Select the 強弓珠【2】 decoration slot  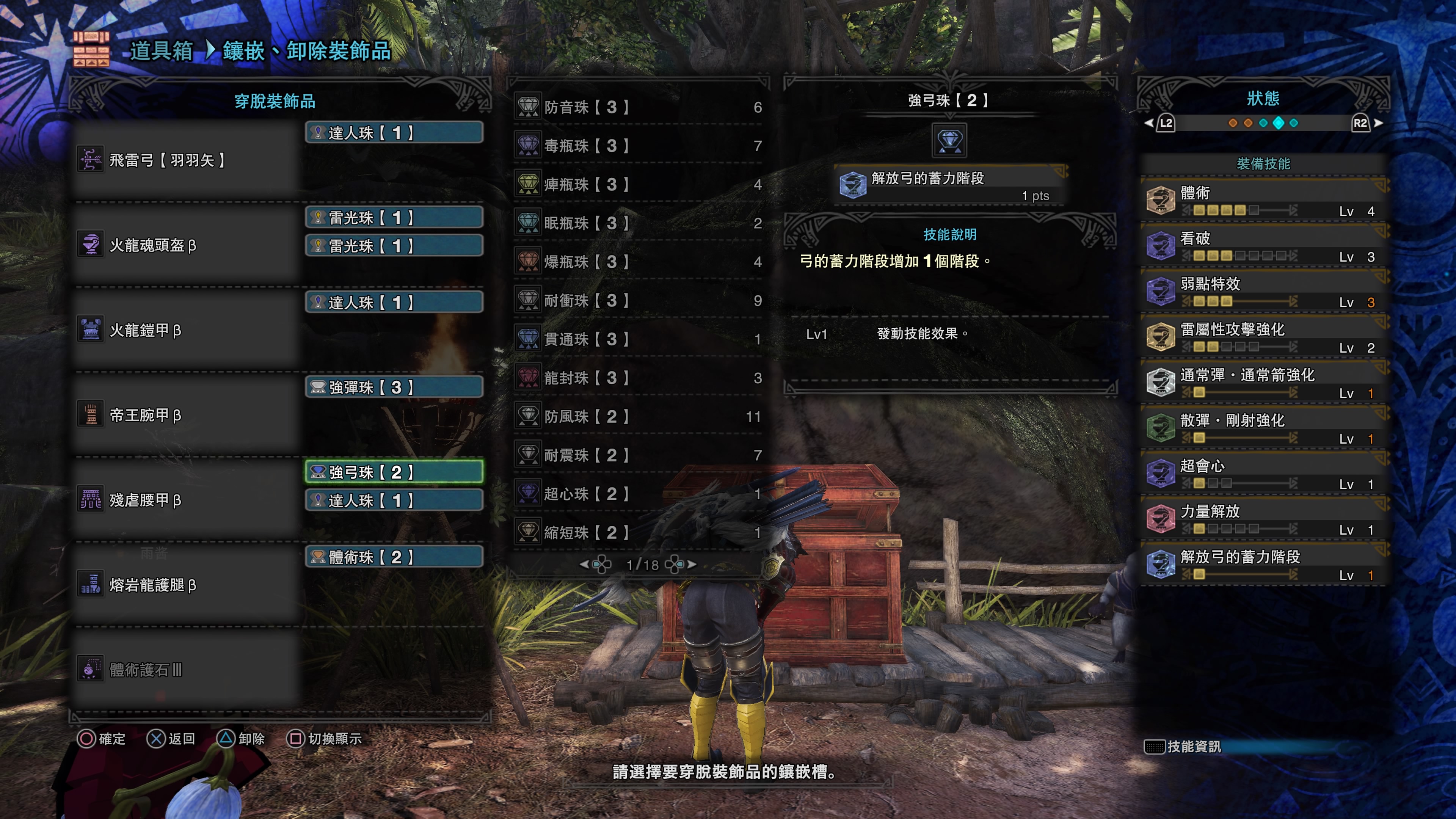(394, 472)
